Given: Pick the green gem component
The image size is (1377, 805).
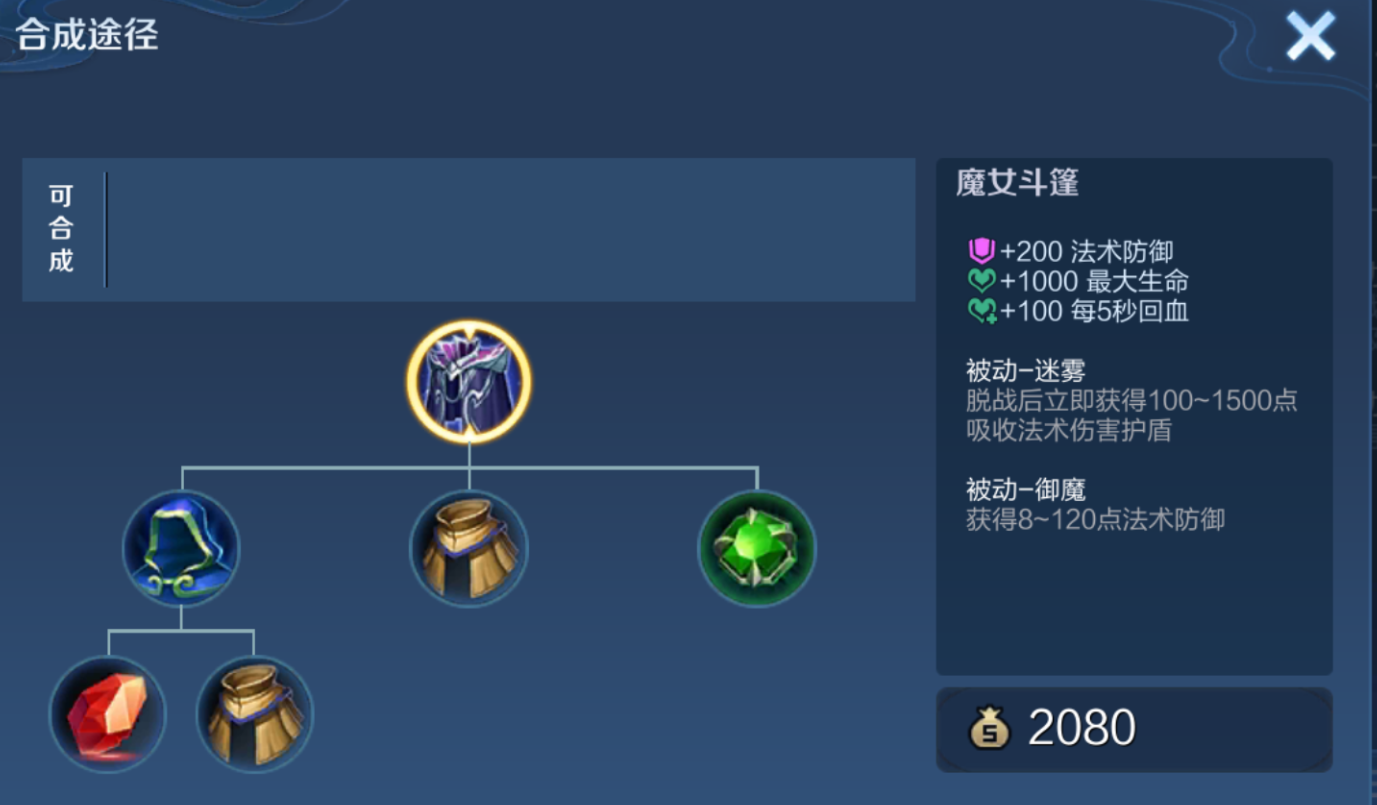Looking at the screenshot, I should click(x=757, y=549).
